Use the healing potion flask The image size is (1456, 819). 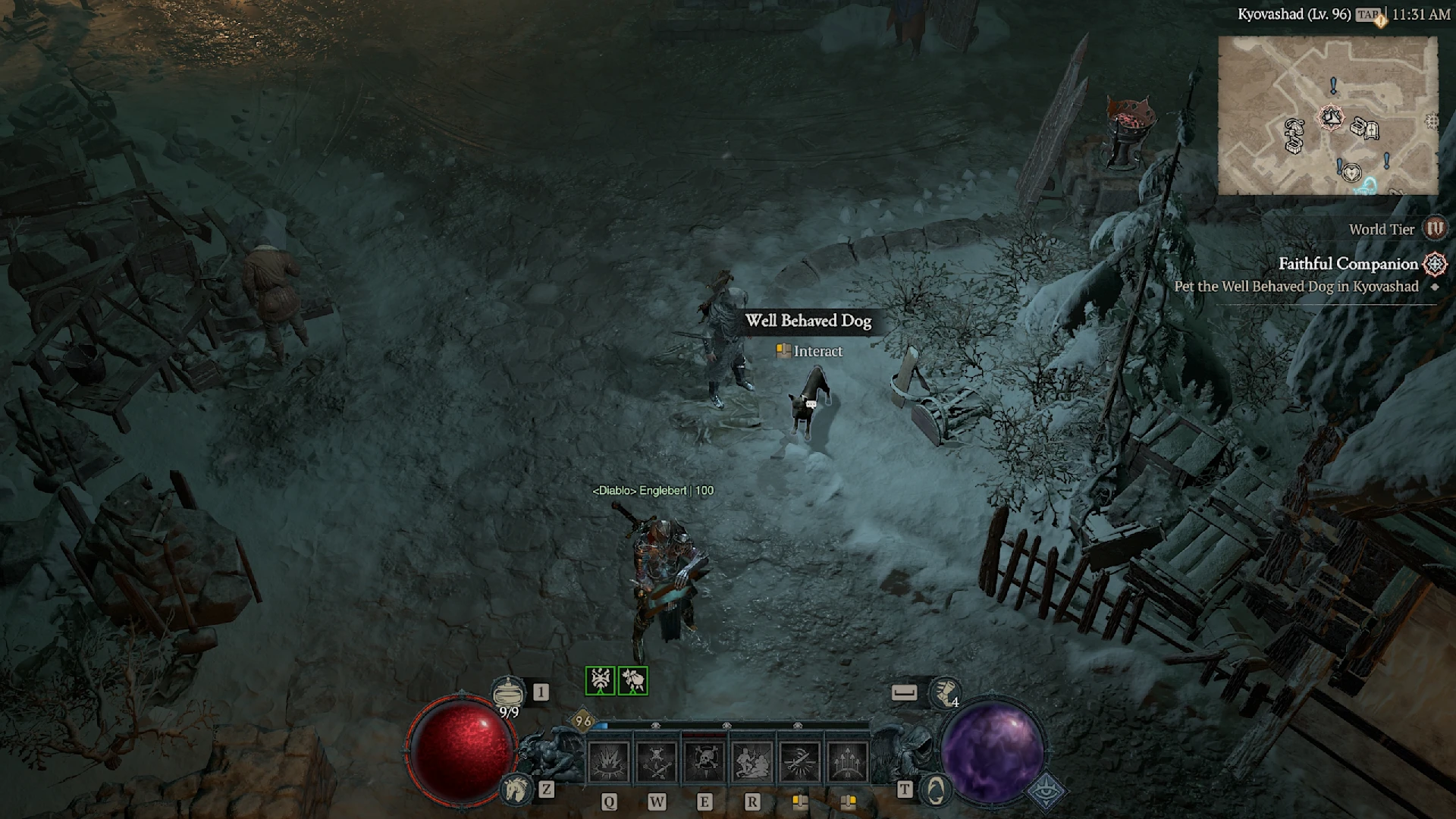pyautogui.click(x=507, y=692)
